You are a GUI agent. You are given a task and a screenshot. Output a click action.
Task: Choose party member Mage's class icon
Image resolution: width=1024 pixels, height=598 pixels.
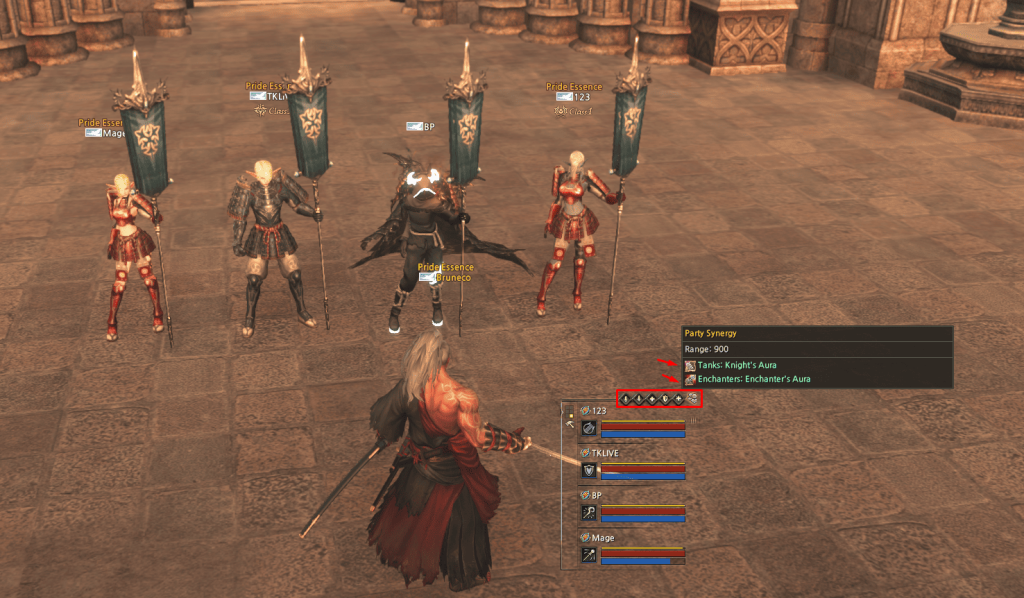(589, 554)
